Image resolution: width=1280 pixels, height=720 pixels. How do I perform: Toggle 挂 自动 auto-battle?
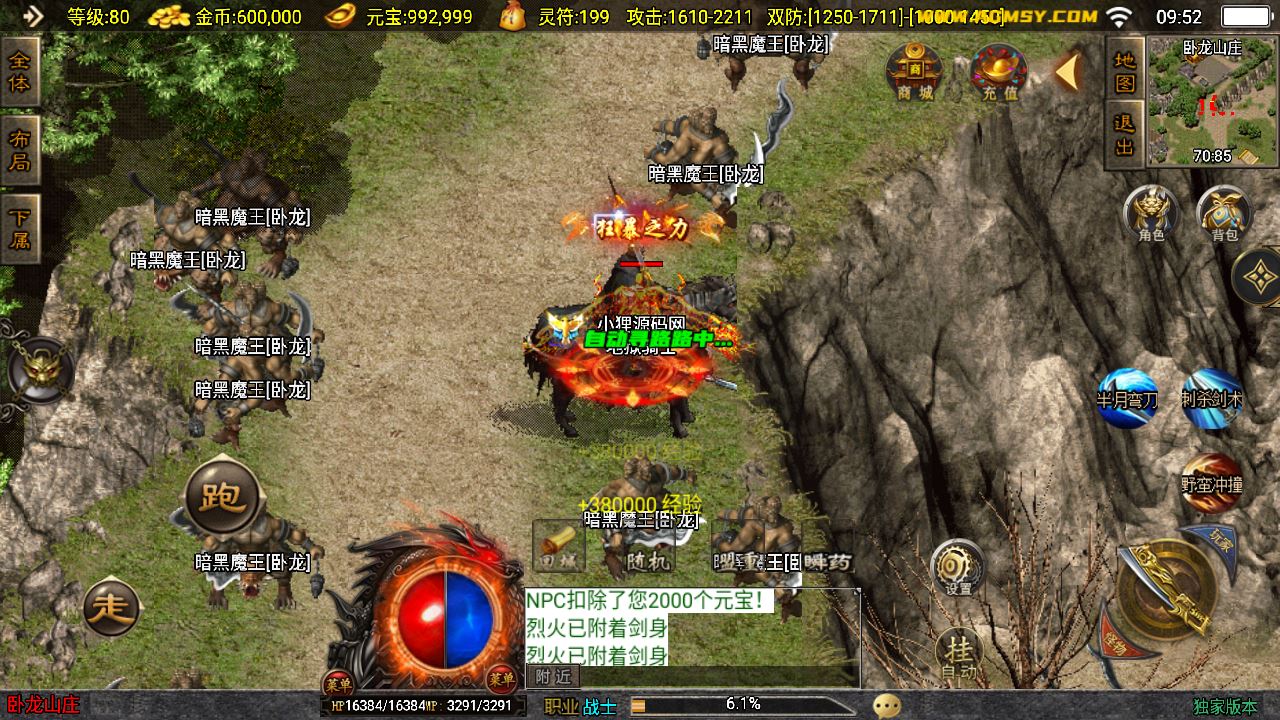959,655
